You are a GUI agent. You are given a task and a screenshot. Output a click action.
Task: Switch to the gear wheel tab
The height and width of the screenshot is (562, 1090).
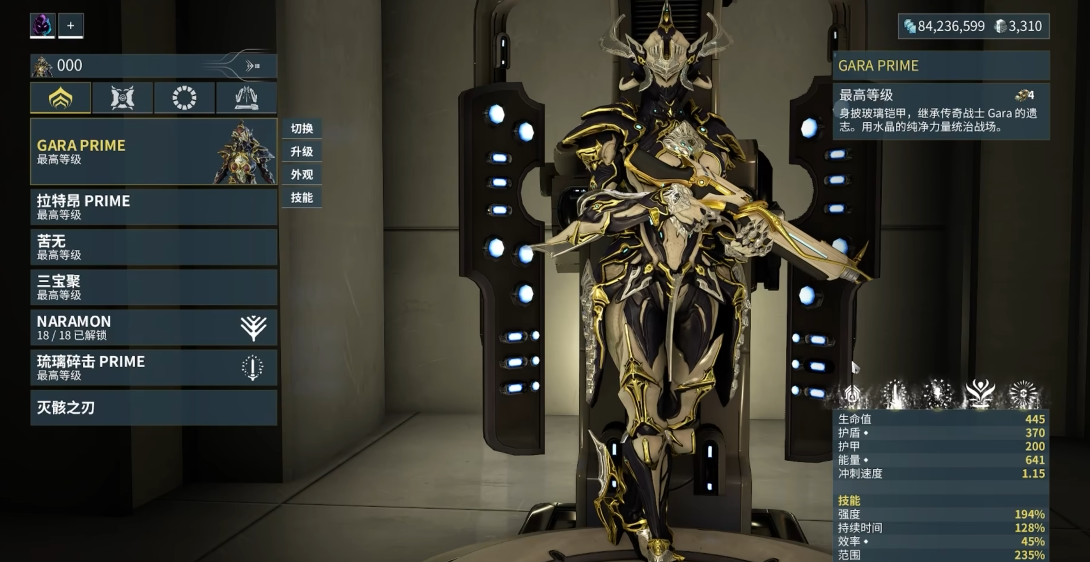[184, 97]
